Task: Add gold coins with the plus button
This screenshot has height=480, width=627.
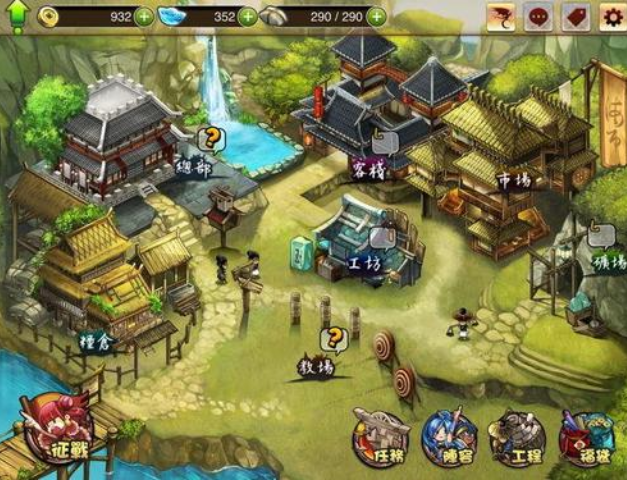Action: pos(144,16)
